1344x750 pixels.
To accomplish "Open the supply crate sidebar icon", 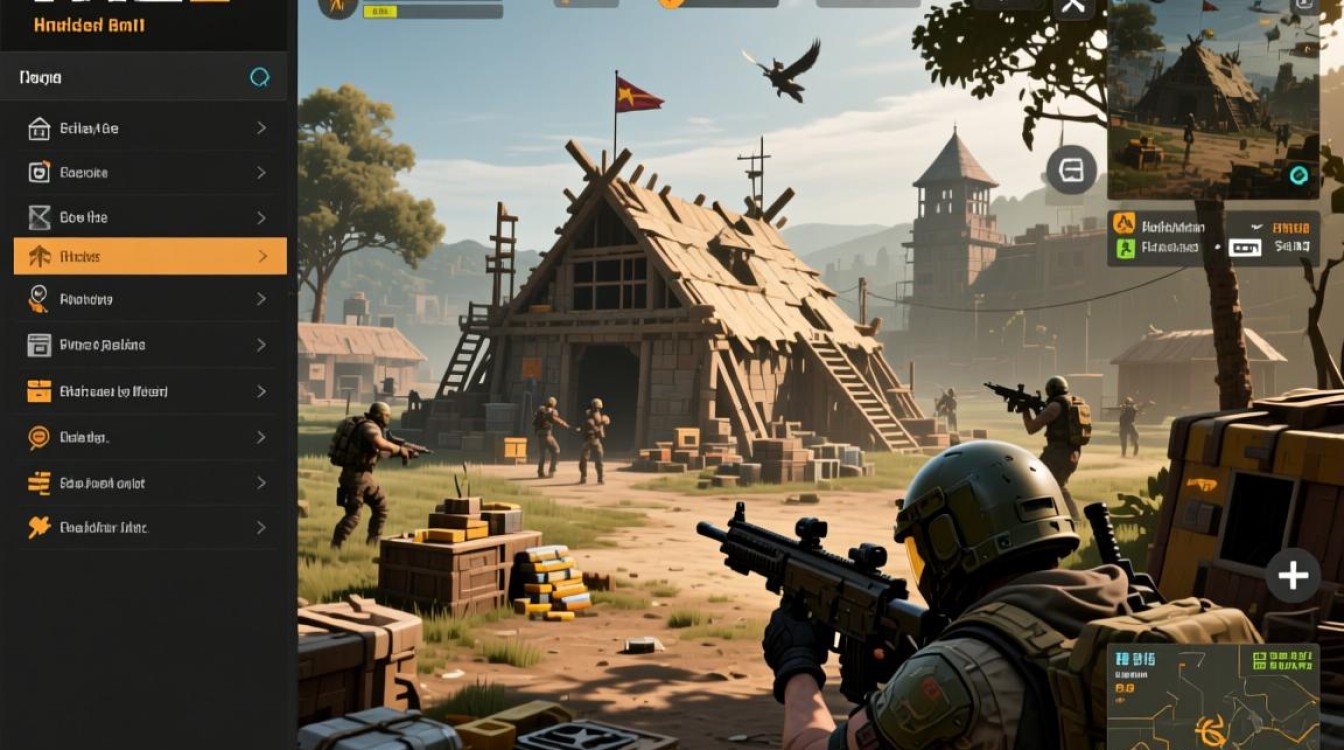I will click(38, 391).
